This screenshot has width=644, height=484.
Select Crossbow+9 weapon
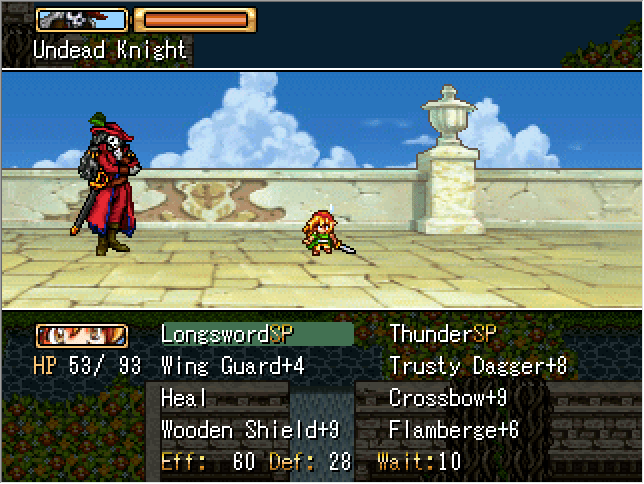[448, 399]
